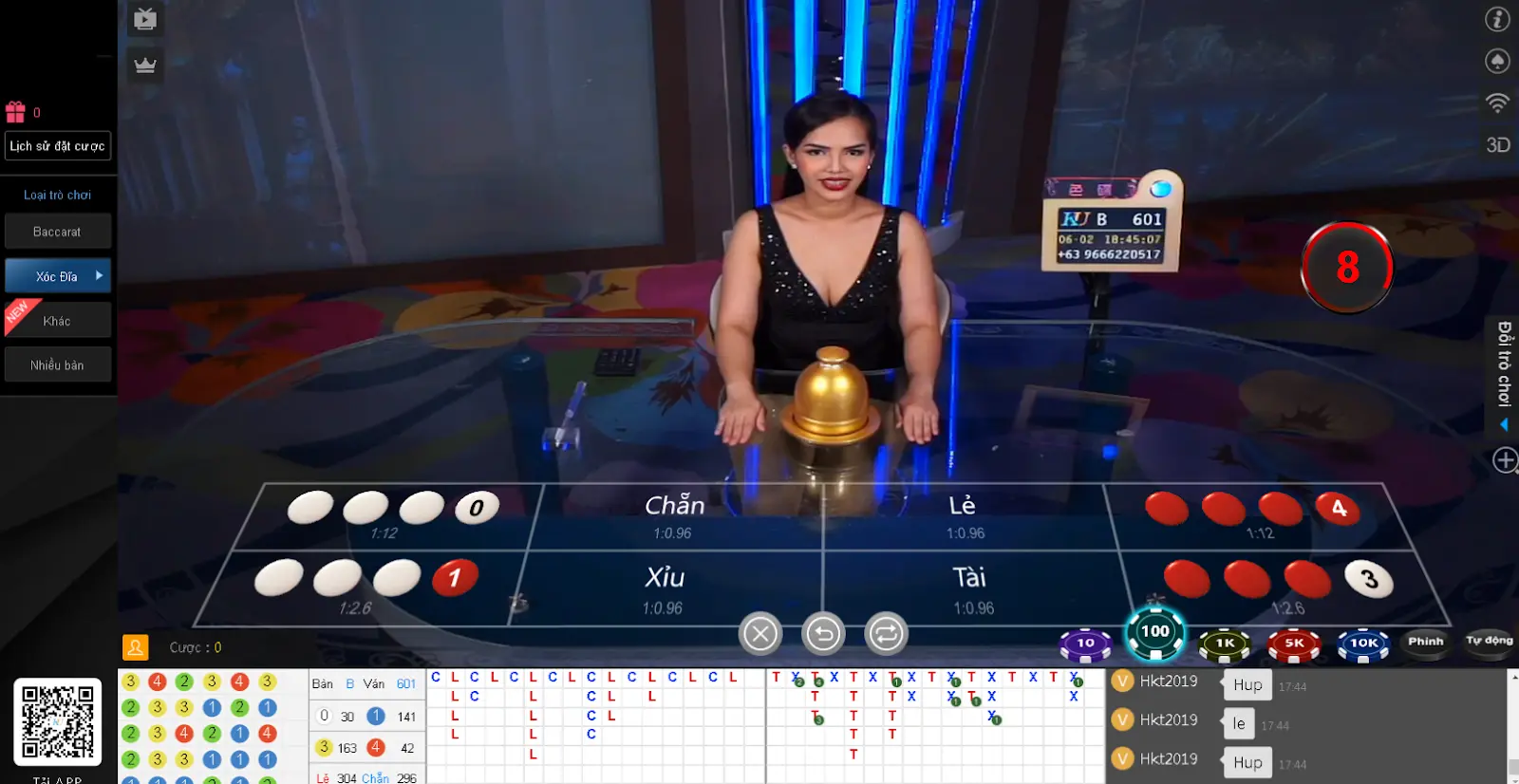Place bet on Chẵn
The image size is (1519, 784).
point(674,516)
